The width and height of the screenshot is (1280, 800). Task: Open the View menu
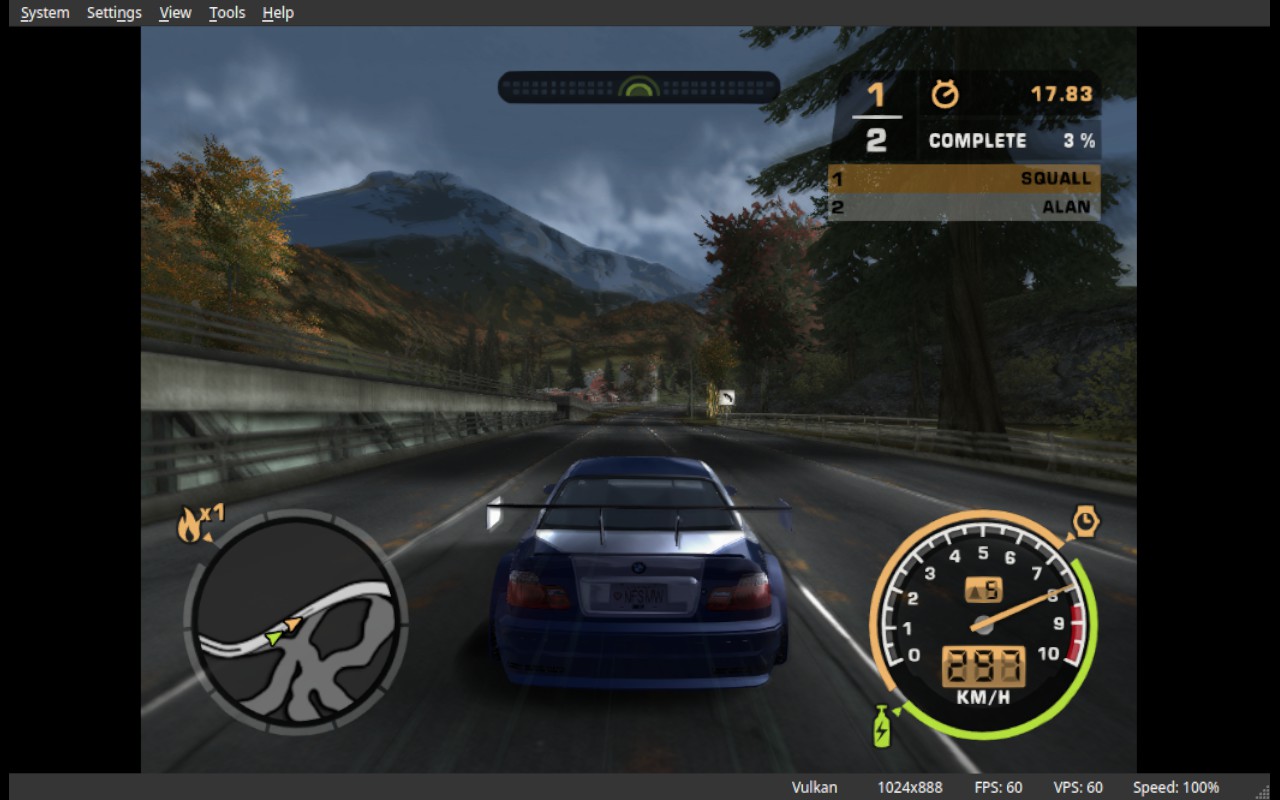tap(175, 13)
